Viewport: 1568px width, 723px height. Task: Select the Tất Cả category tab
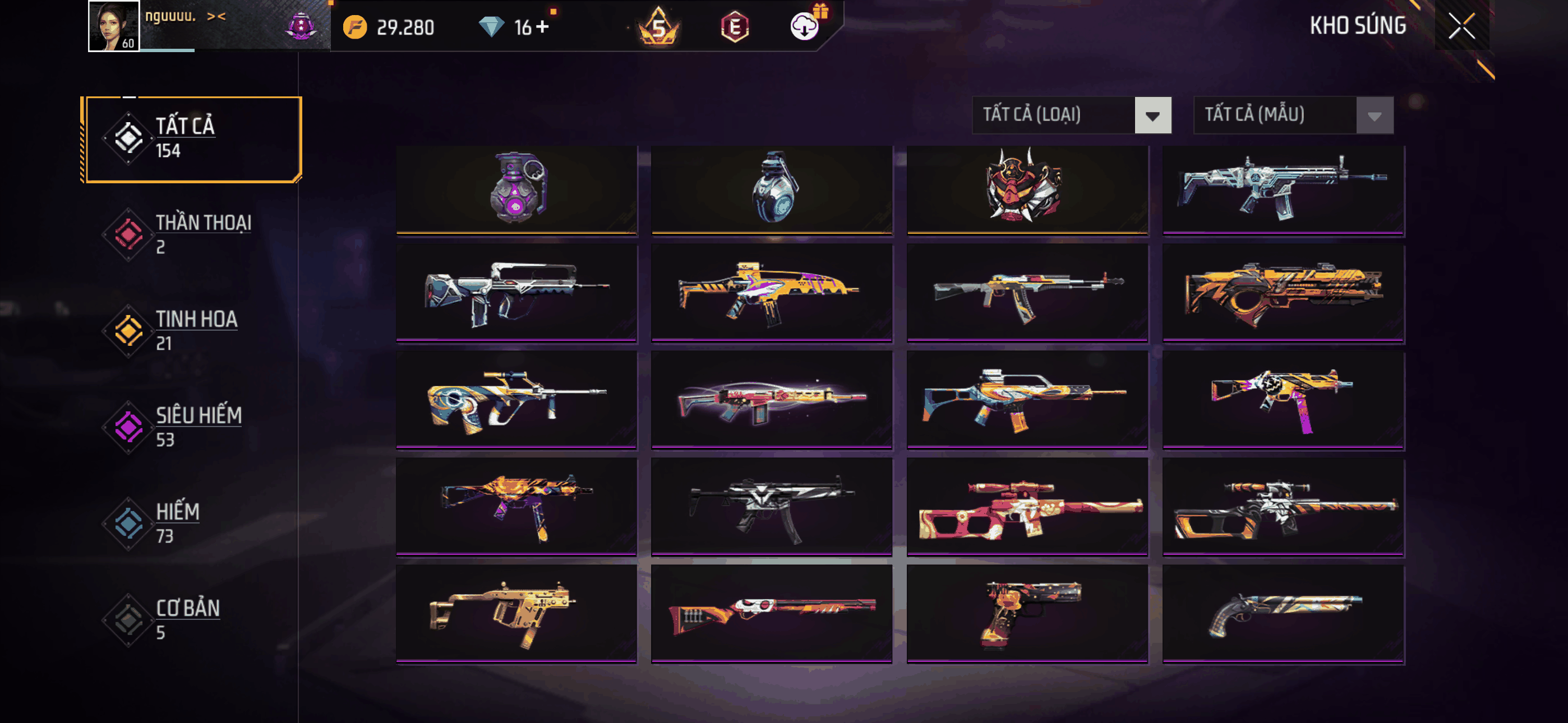pyautogui.click(x=192, y=139)
